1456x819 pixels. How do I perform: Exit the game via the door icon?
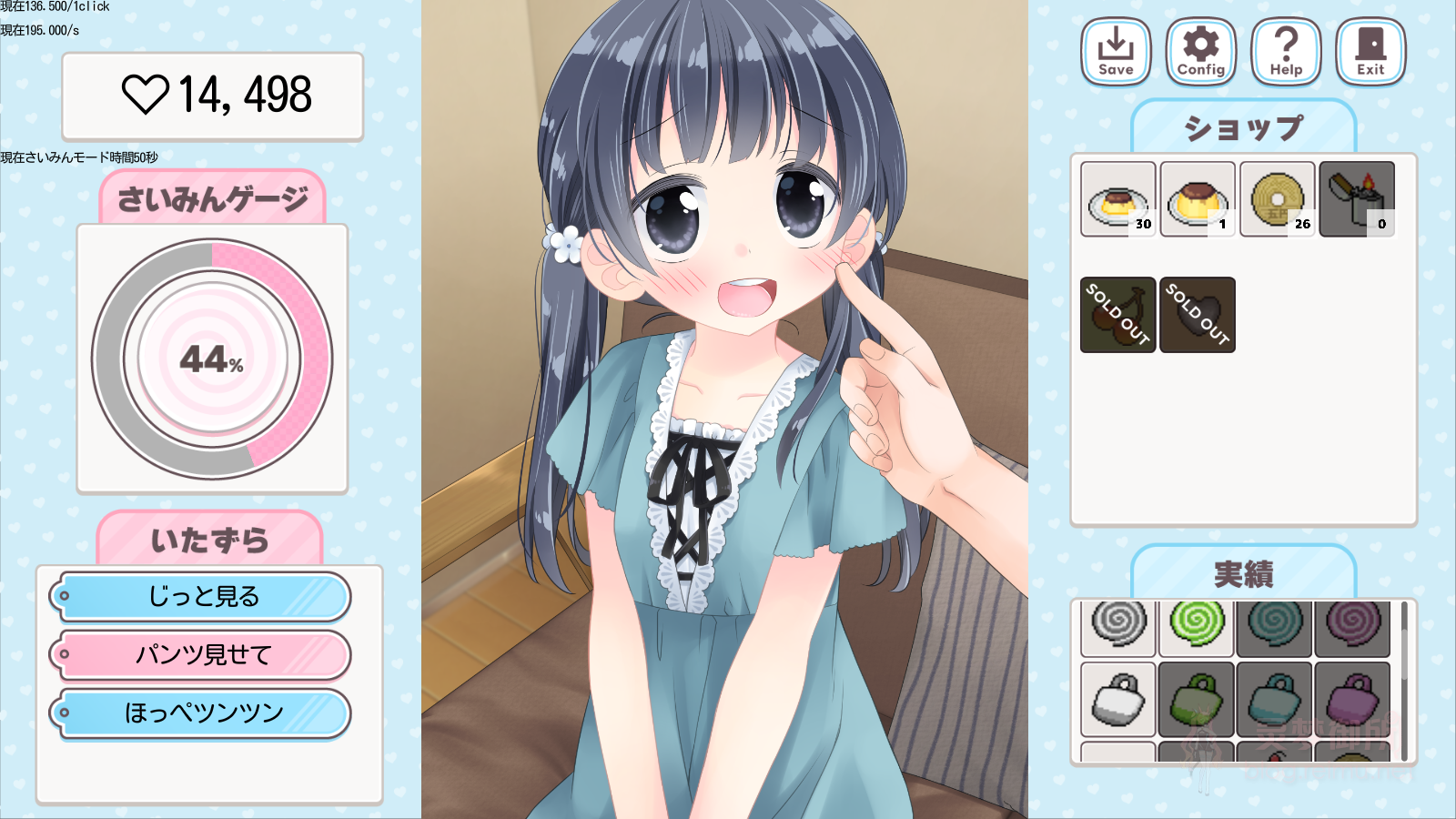click(1370, 52)
